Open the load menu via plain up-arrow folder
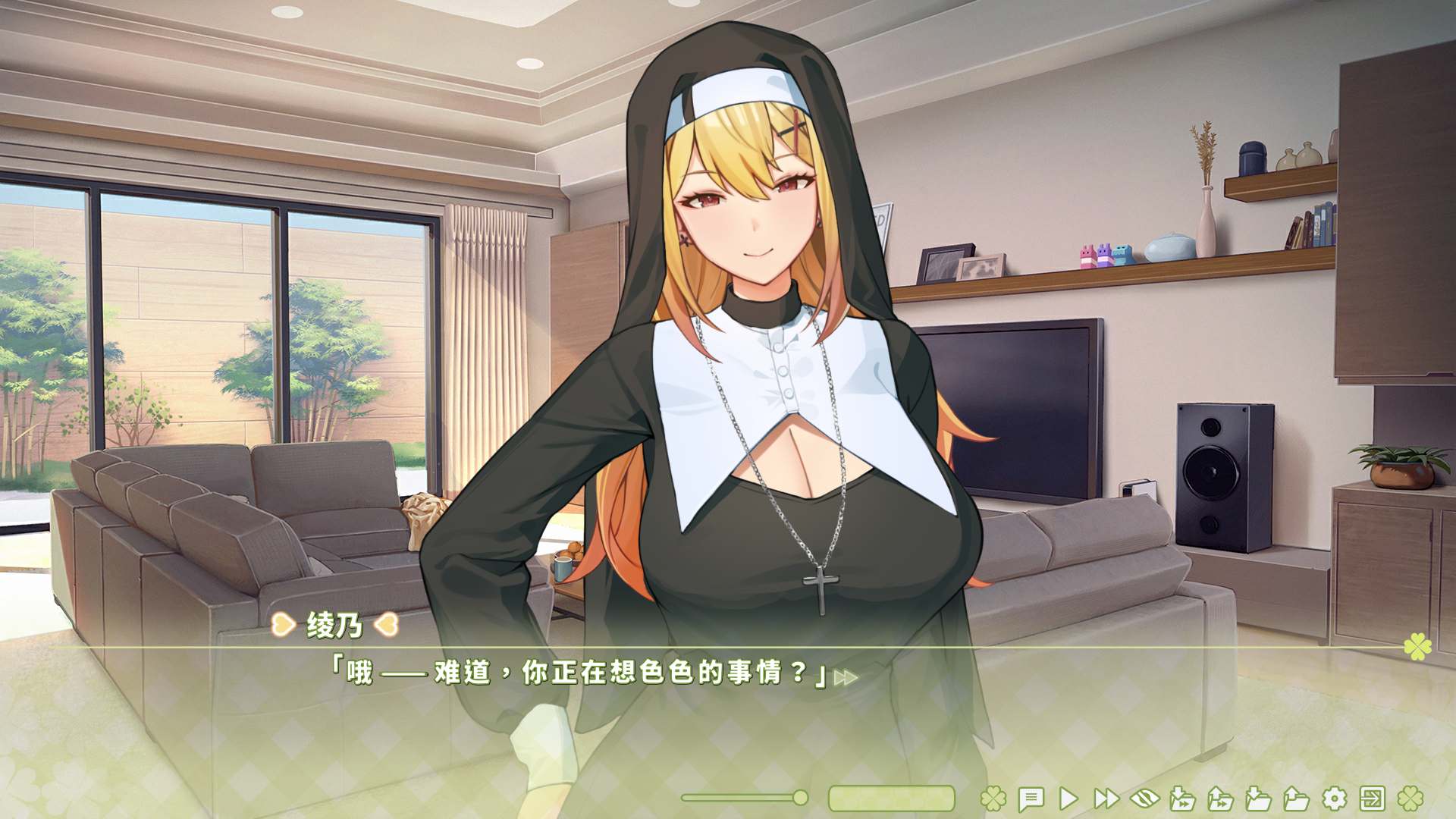Screen dimensions: 1456x819 click(x=1296, y=799)
